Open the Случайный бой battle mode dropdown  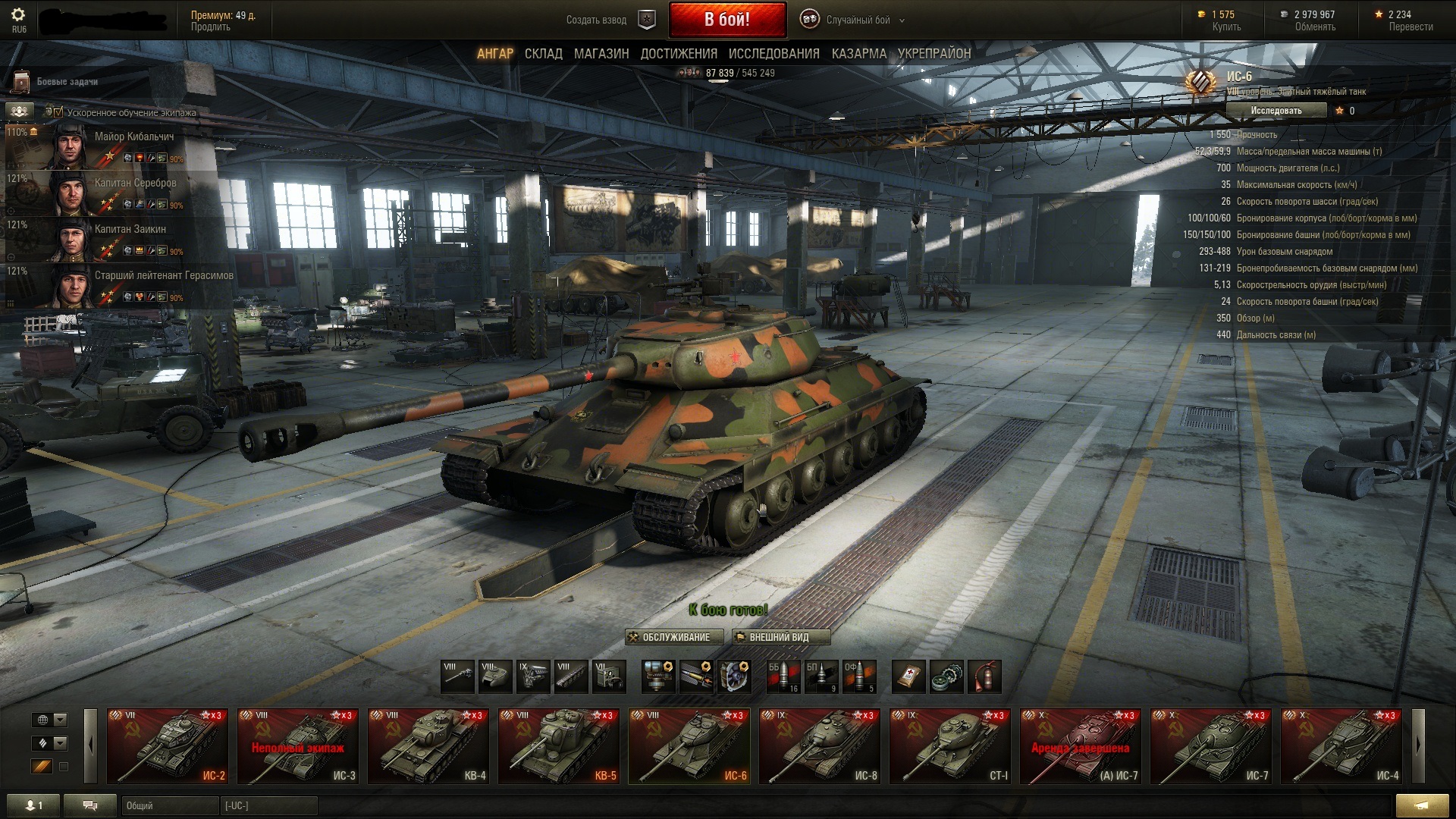point(857,20)
